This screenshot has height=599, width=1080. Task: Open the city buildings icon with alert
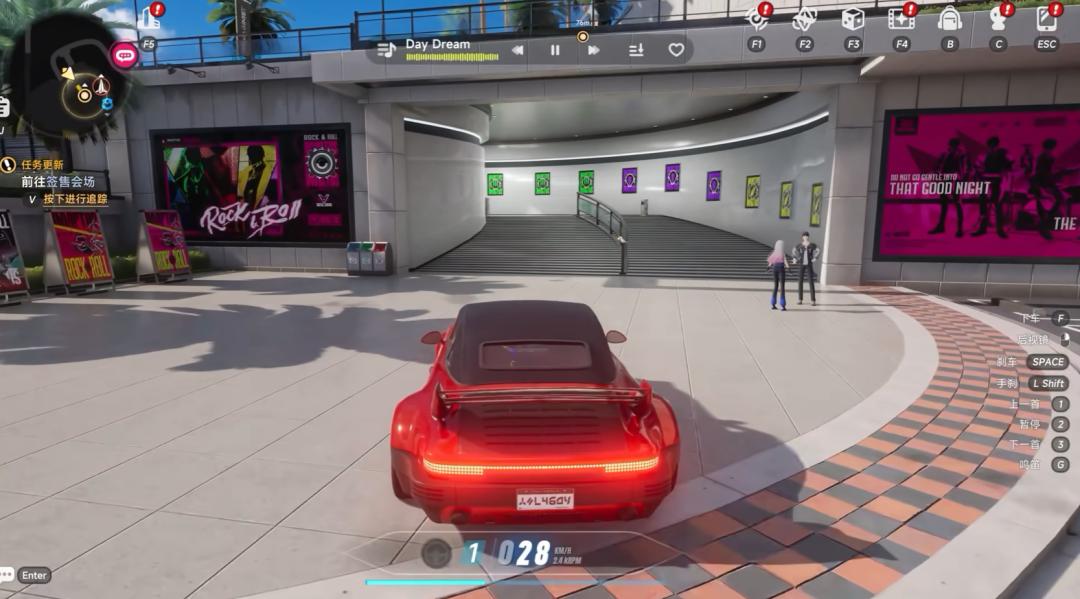point(149,19)
